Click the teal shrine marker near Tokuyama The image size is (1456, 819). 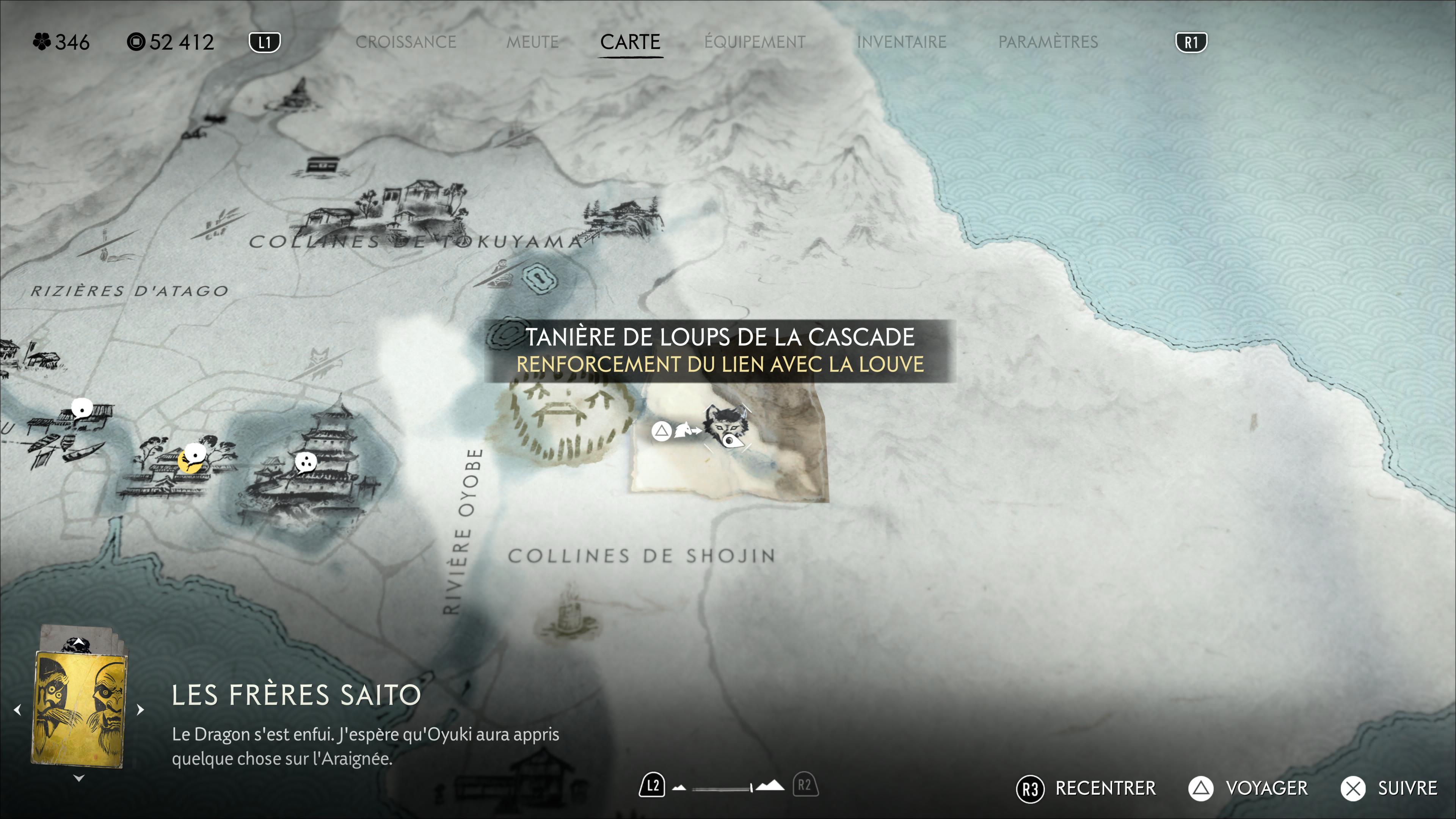click(x=540, y=278)
